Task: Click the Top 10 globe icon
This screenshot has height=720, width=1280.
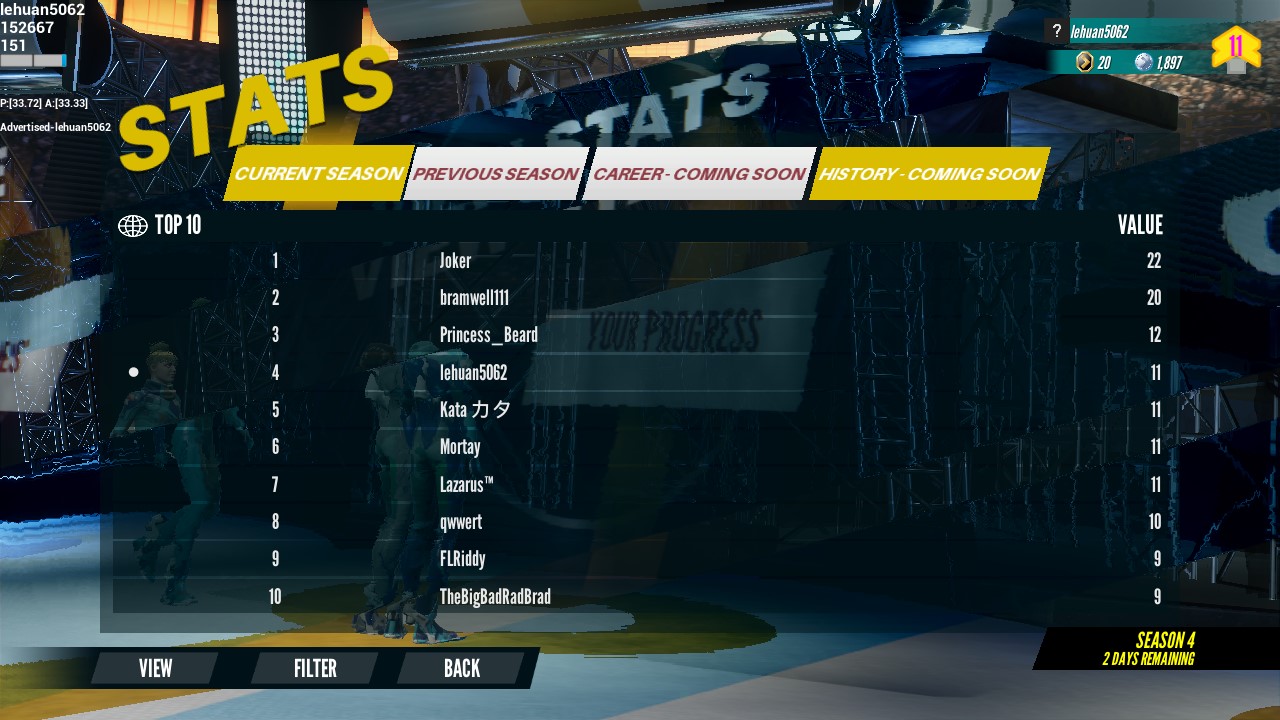Action: (x=133, y=226)
